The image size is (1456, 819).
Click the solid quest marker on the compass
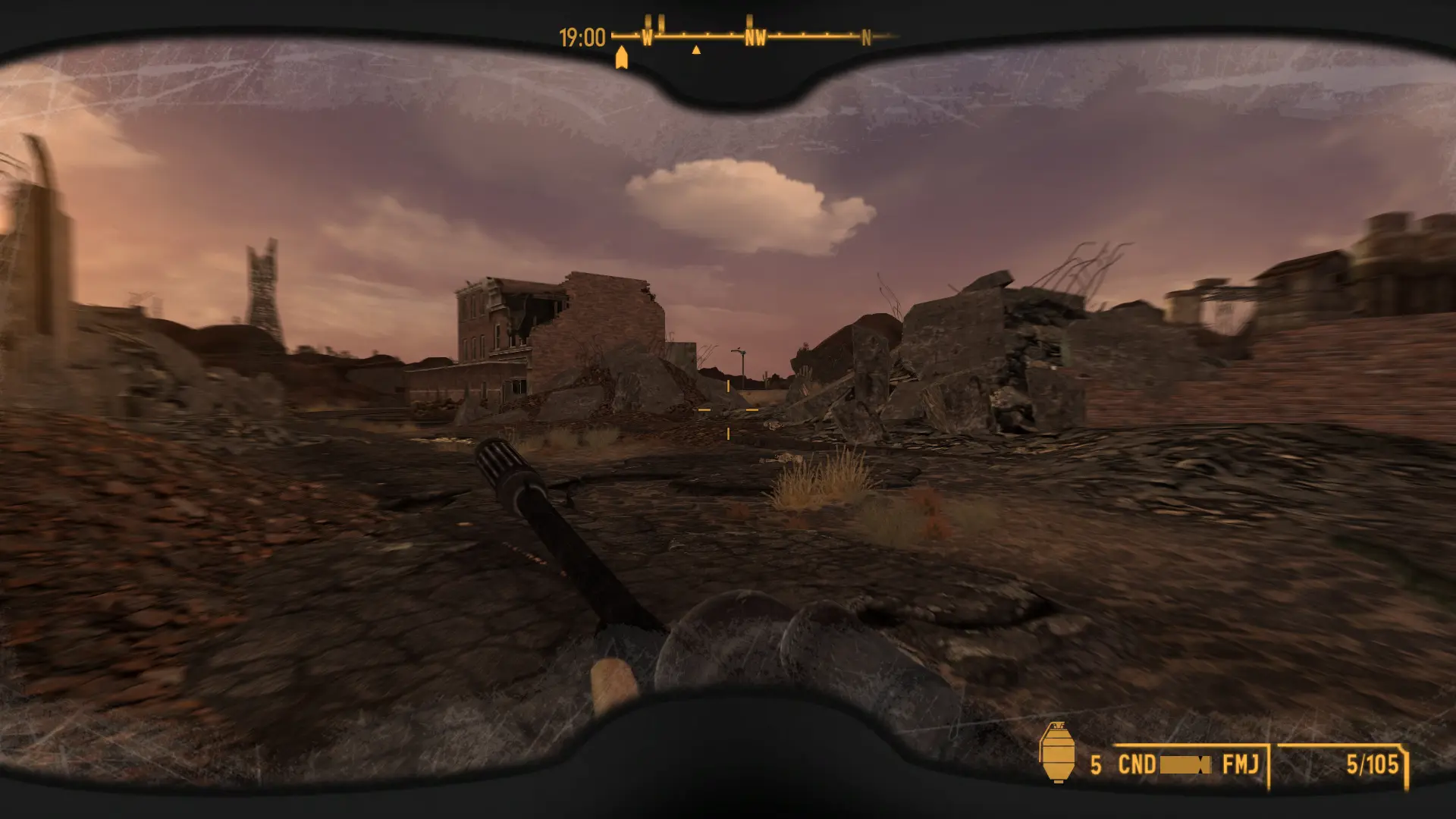[622, 58]
